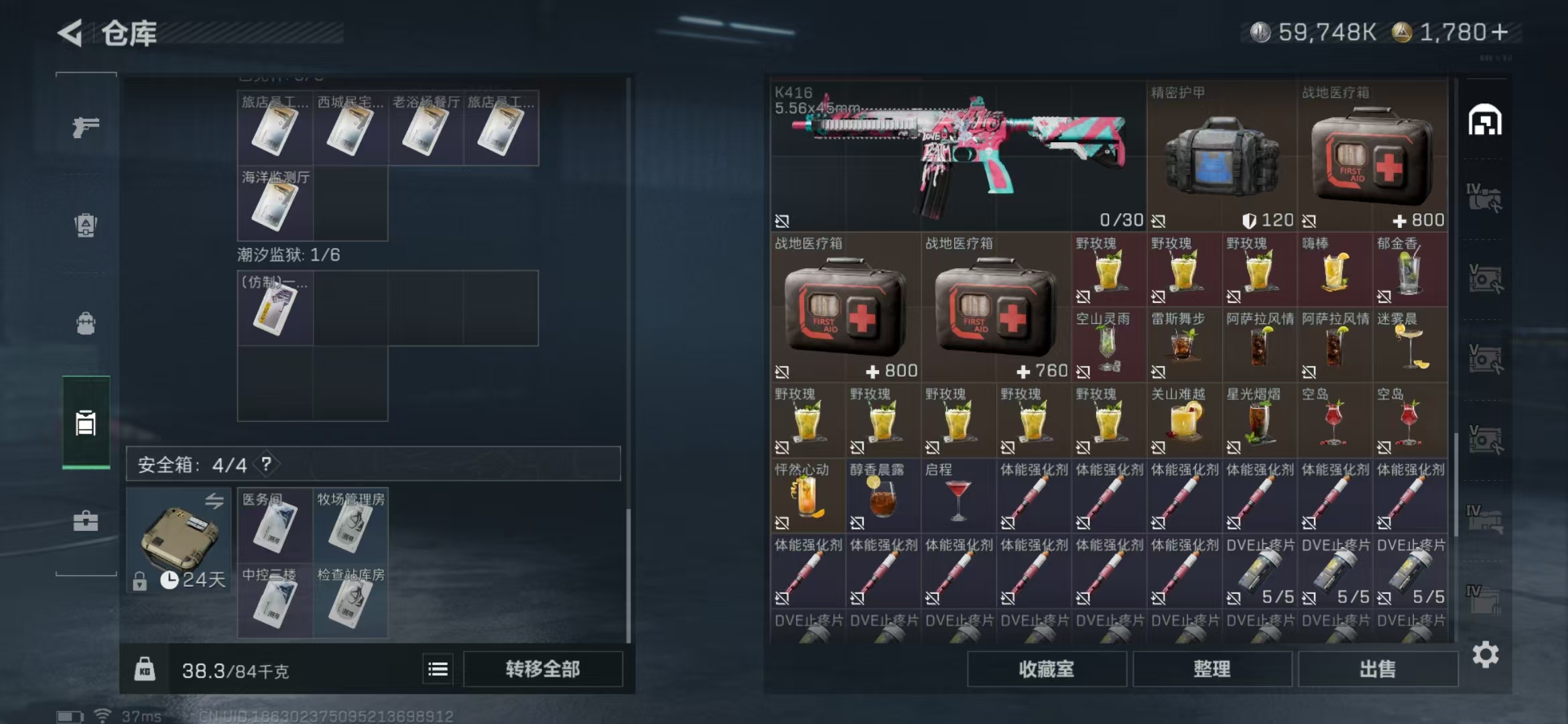
Task: Select the K416 rifle in stash
Action: [957, 158]
